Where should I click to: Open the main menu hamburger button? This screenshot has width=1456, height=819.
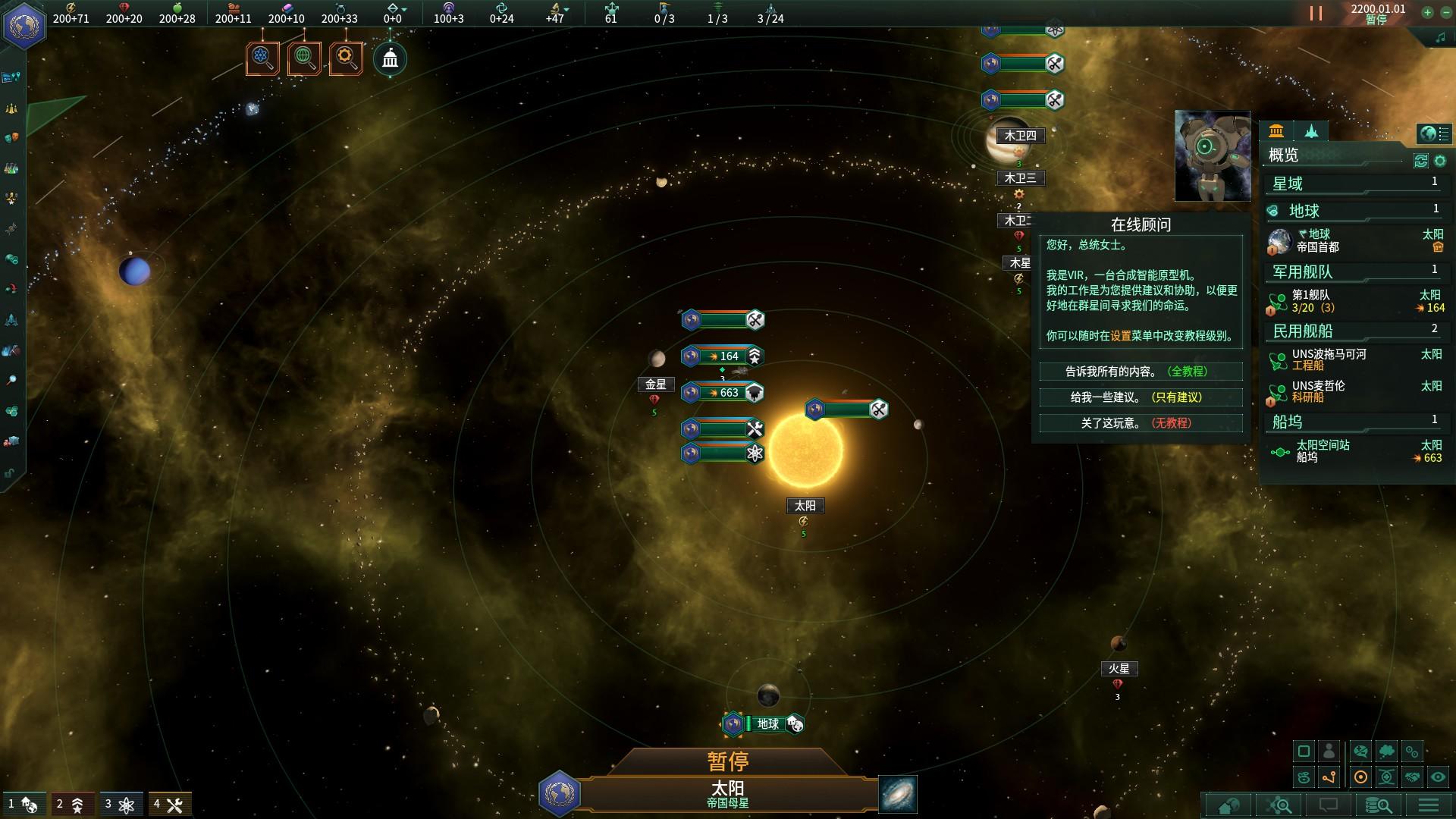click(x=1429, y=805)
